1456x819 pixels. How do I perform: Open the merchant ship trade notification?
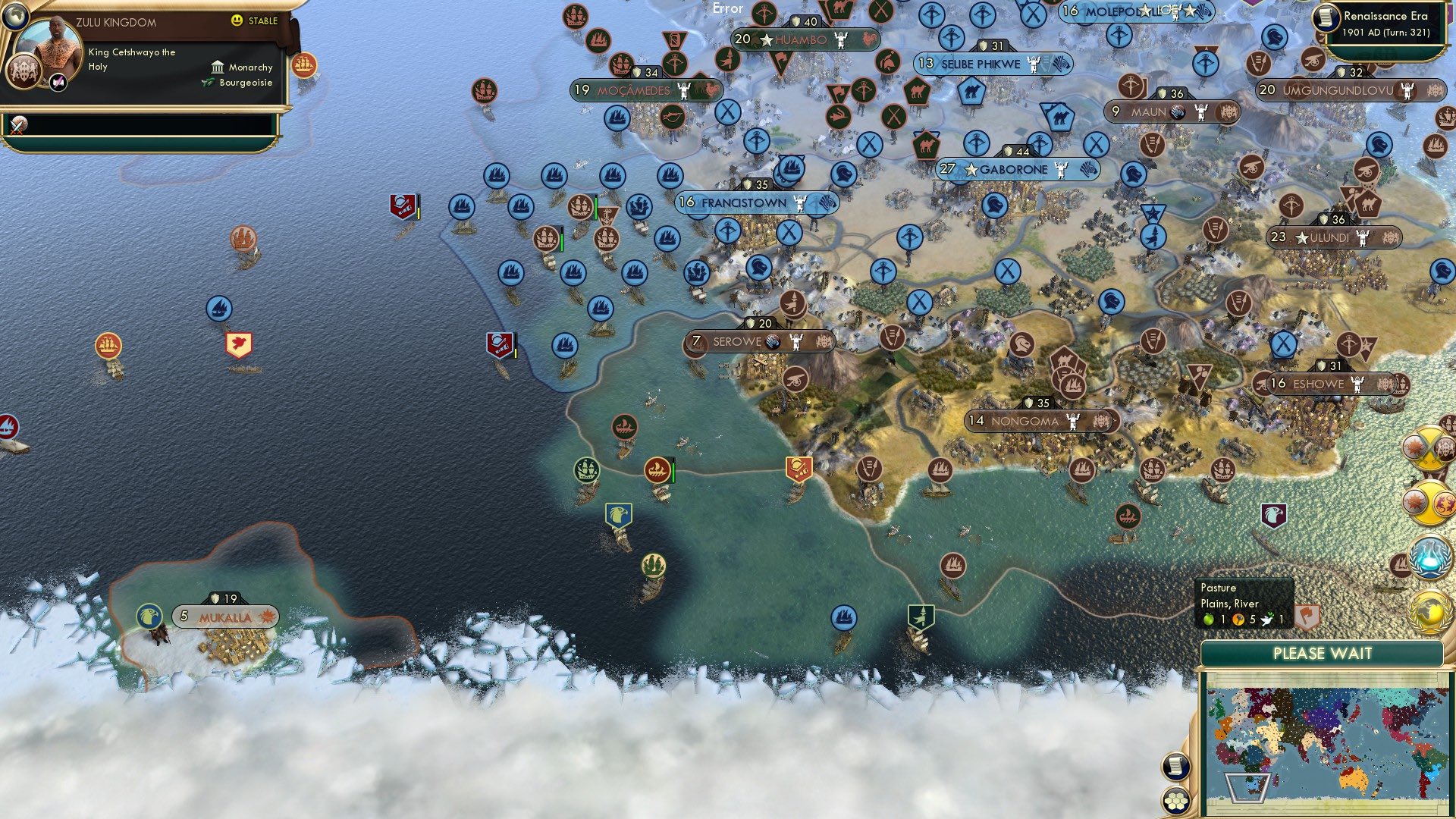point(306,67)
